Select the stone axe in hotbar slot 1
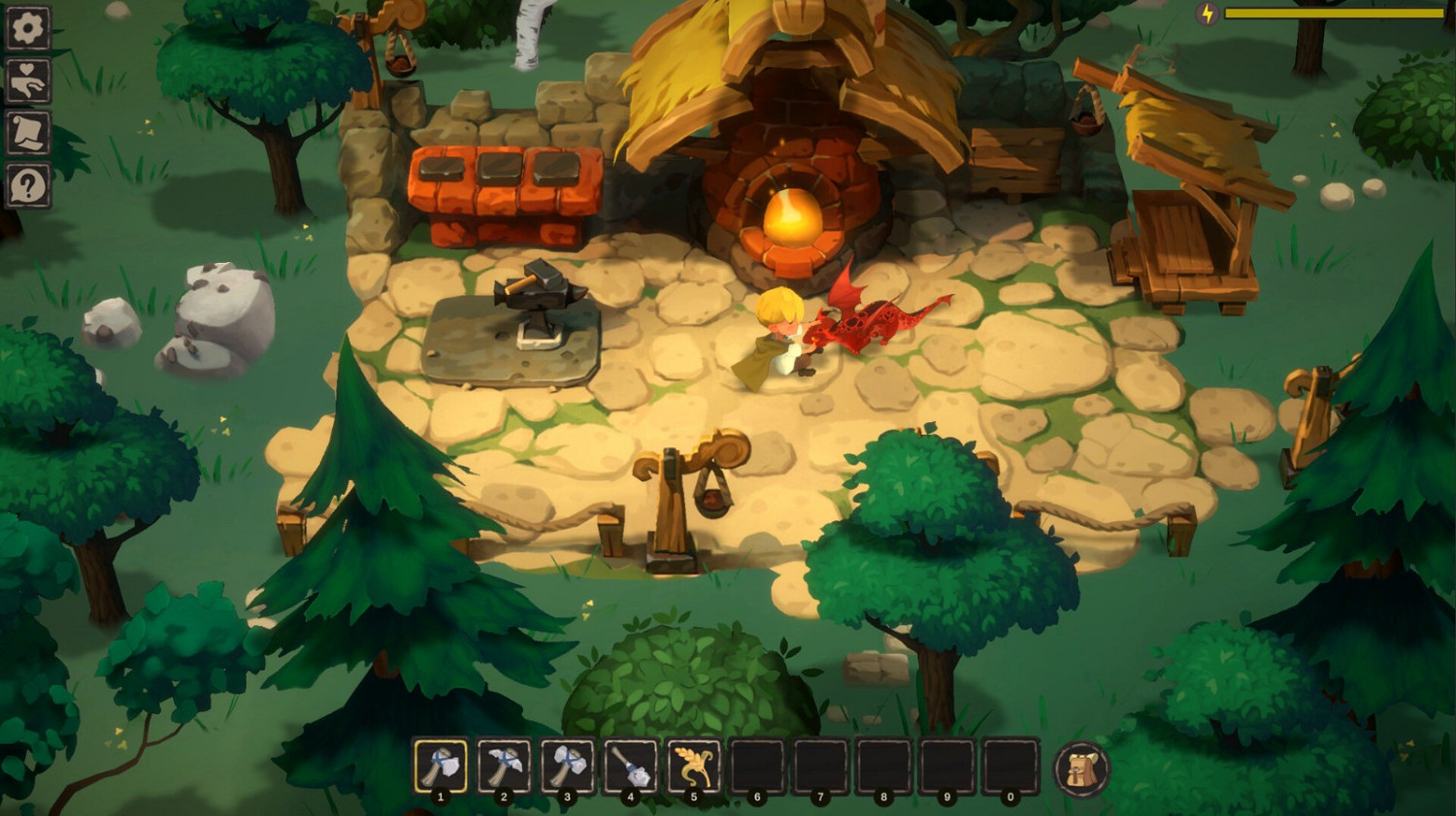The image size is (1456, 816). click(439, 767)
